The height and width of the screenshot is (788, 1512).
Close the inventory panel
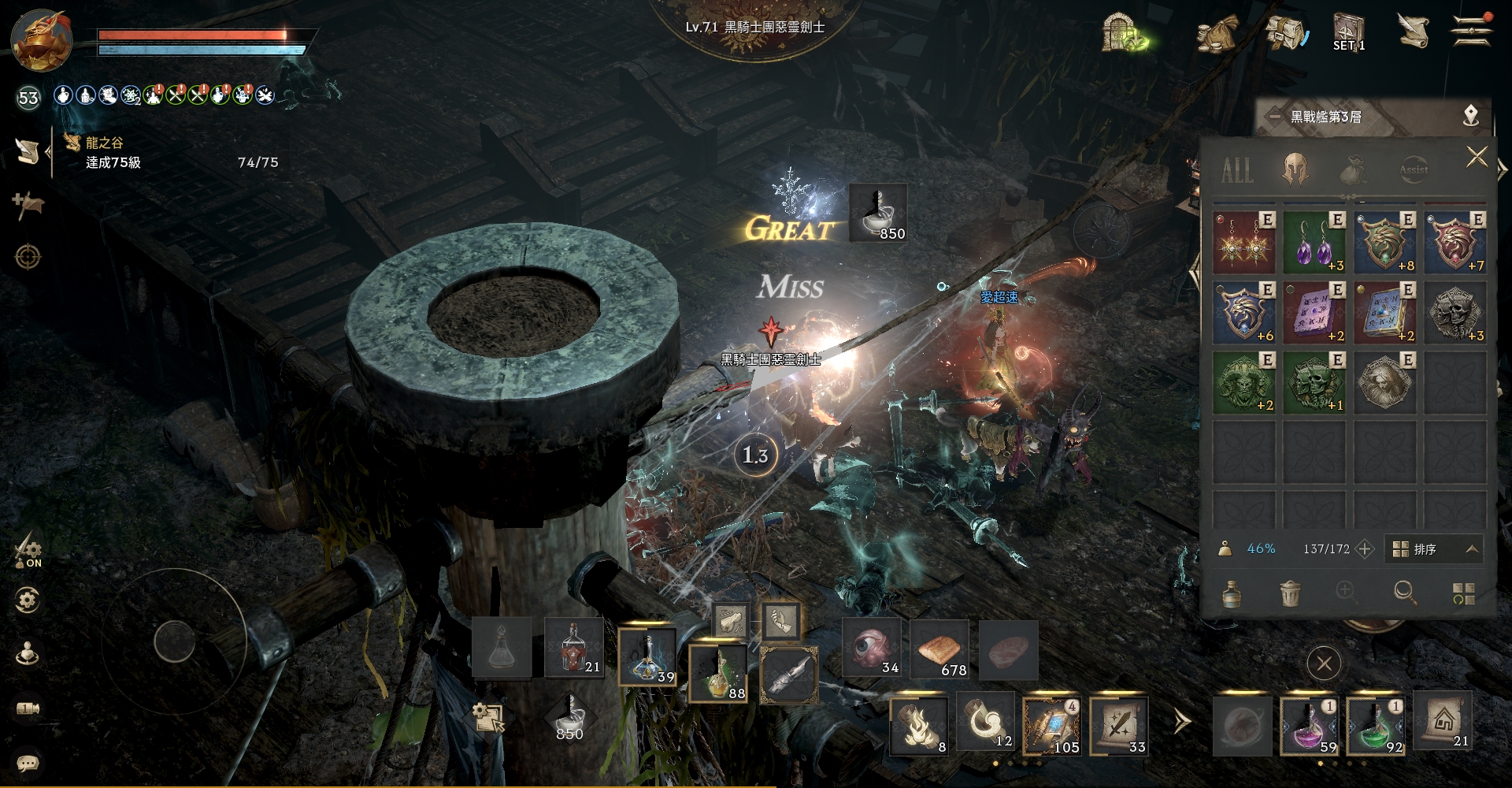1477,157
